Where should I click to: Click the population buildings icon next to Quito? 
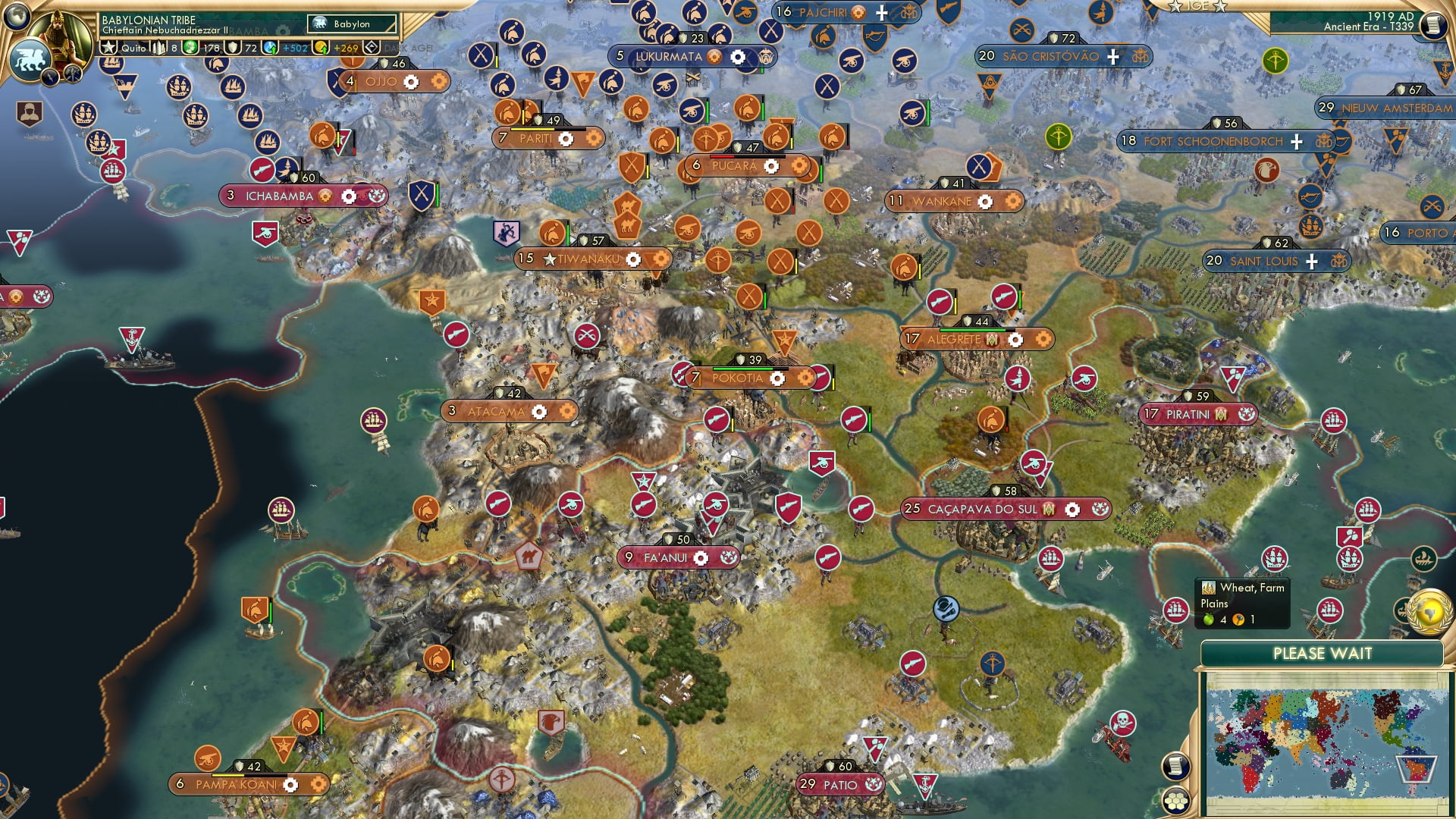tap(159, 49)
